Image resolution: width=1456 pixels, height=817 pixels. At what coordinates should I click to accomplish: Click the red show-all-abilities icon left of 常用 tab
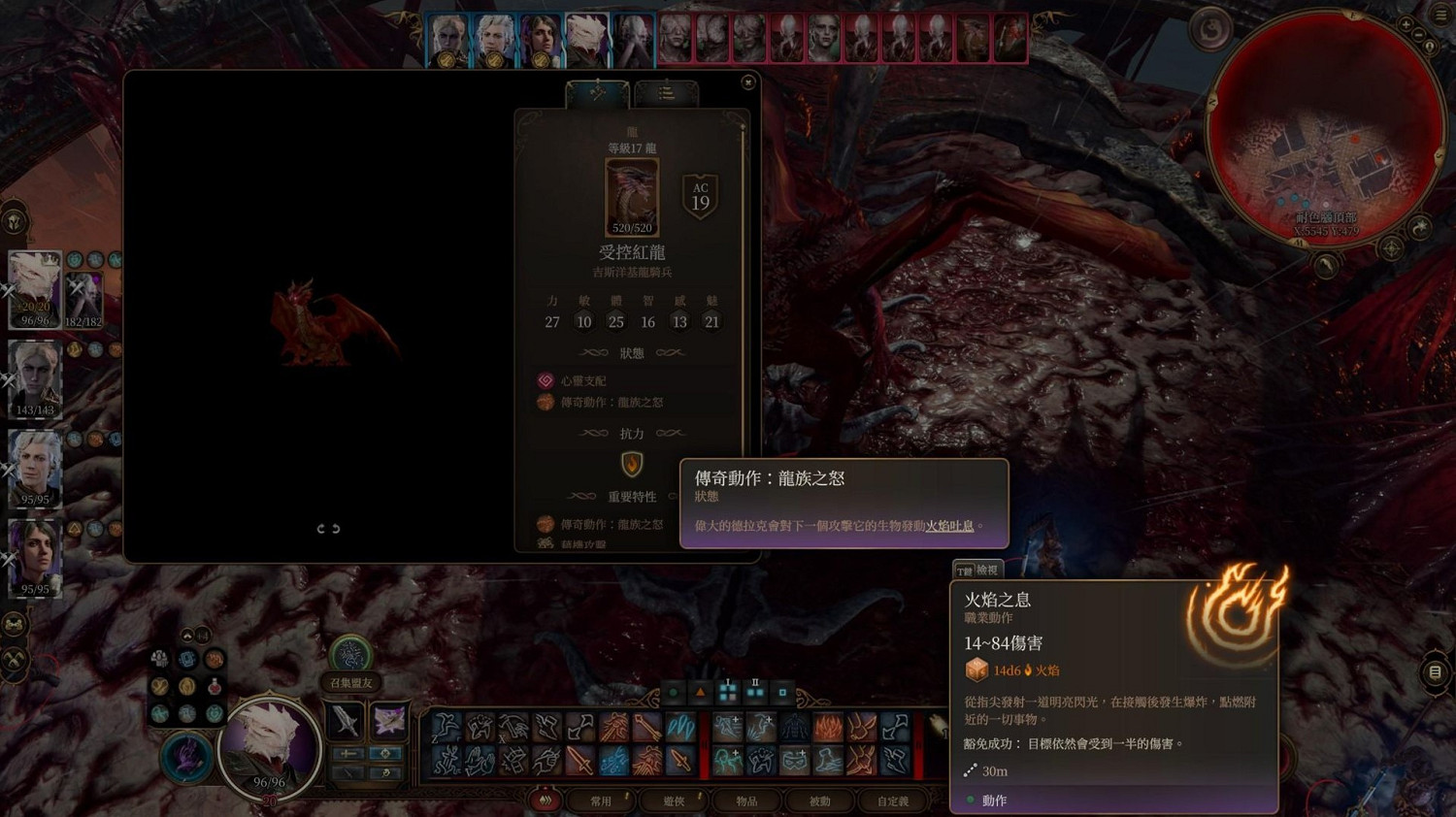click(545, 801)
